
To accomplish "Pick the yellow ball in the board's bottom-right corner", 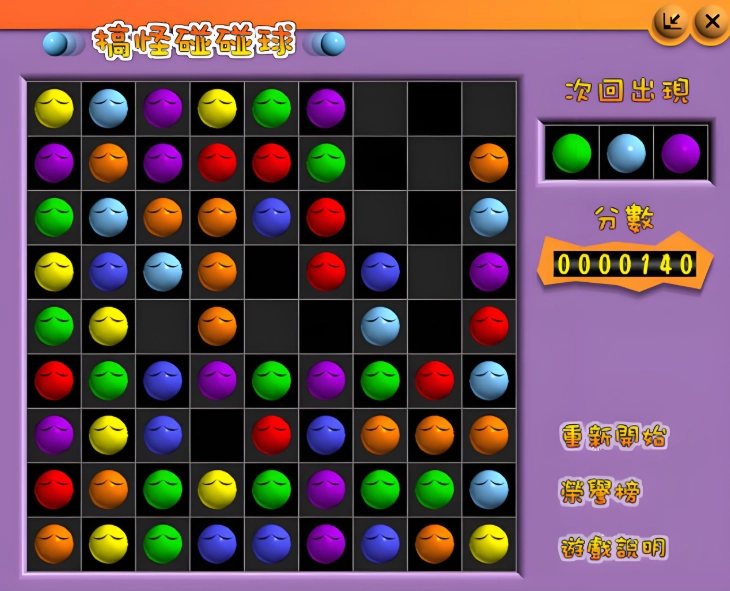I will [x=489, y=543].
